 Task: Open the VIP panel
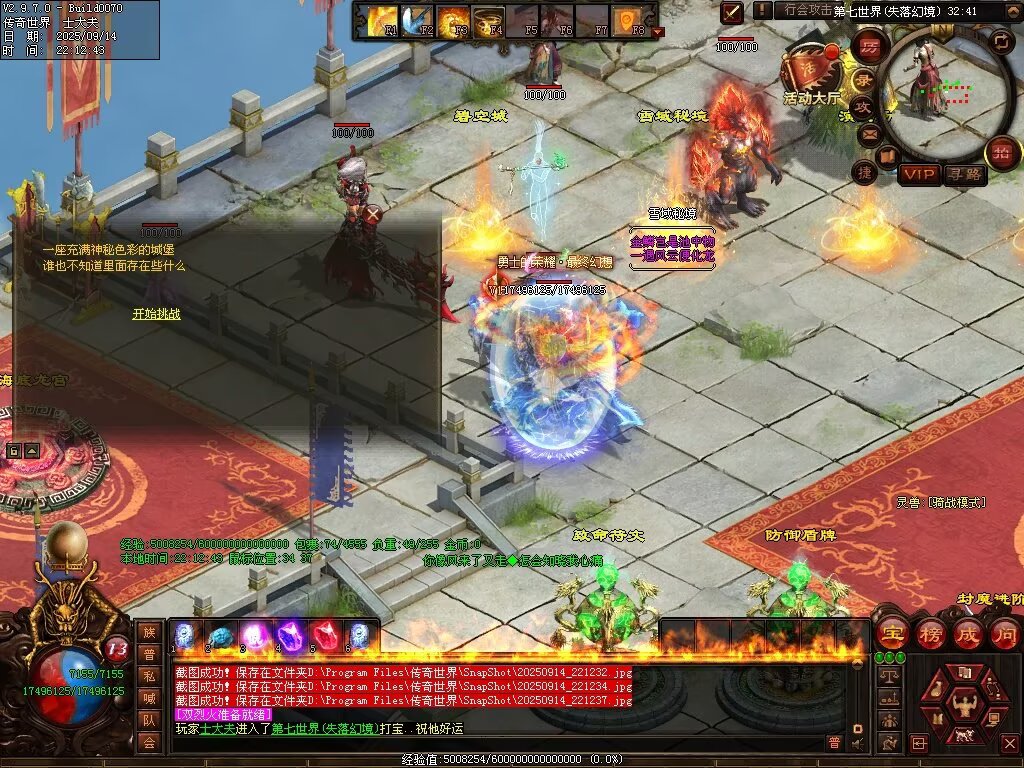tap(919, 175)
